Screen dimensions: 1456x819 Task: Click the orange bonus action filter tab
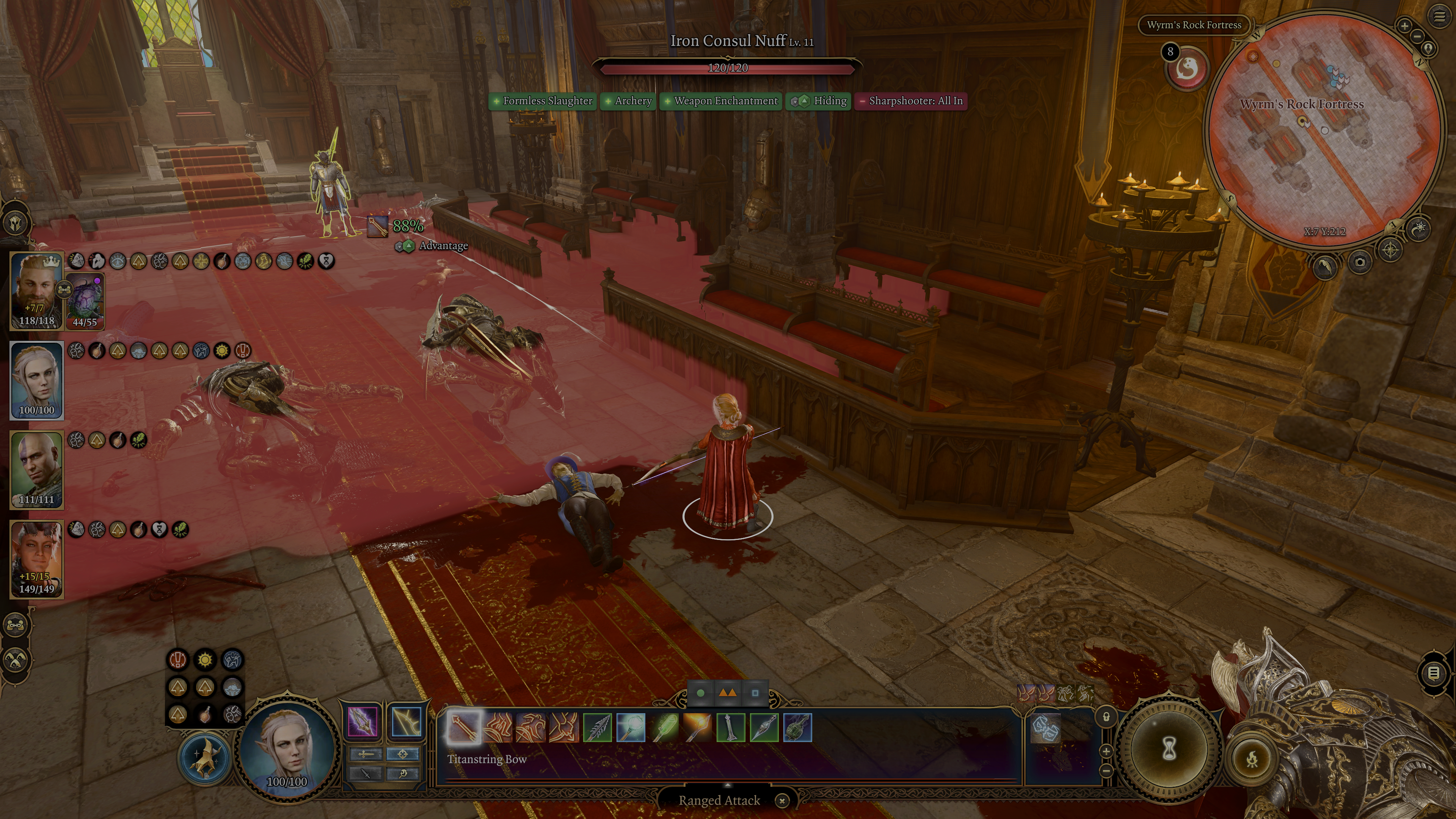[727, 693]
